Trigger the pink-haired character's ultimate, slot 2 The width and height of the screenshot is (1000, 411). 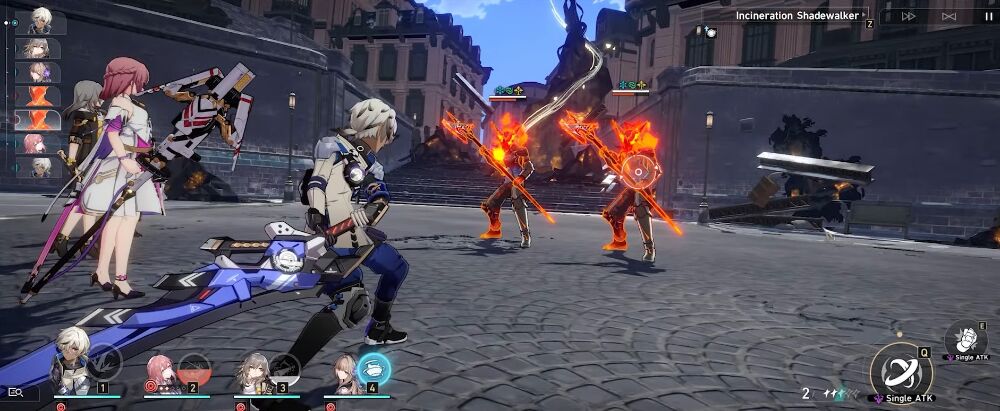point(194,368)
